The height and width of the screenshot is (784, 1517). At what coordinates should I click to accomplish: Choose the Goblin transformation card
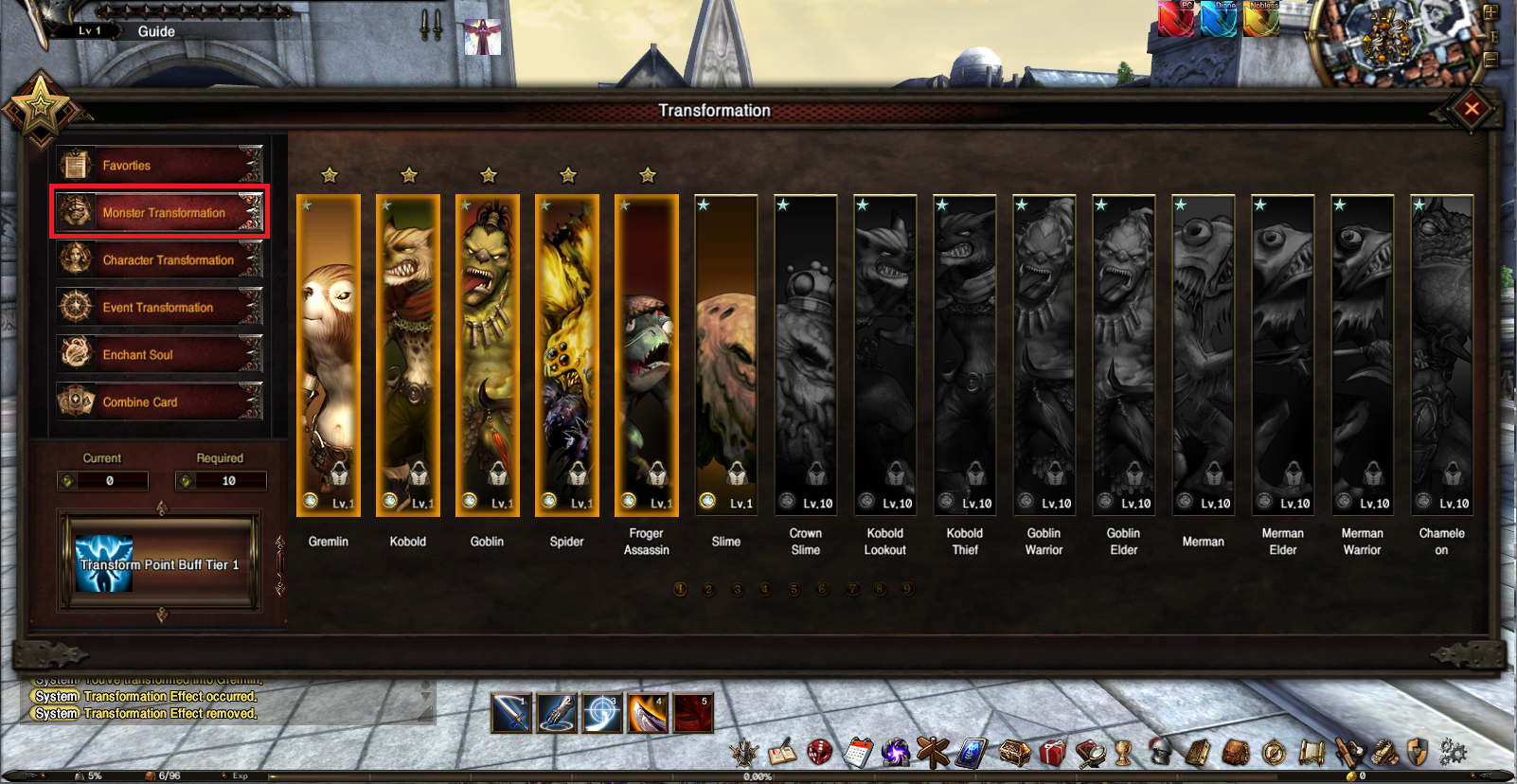click(488, 355)
